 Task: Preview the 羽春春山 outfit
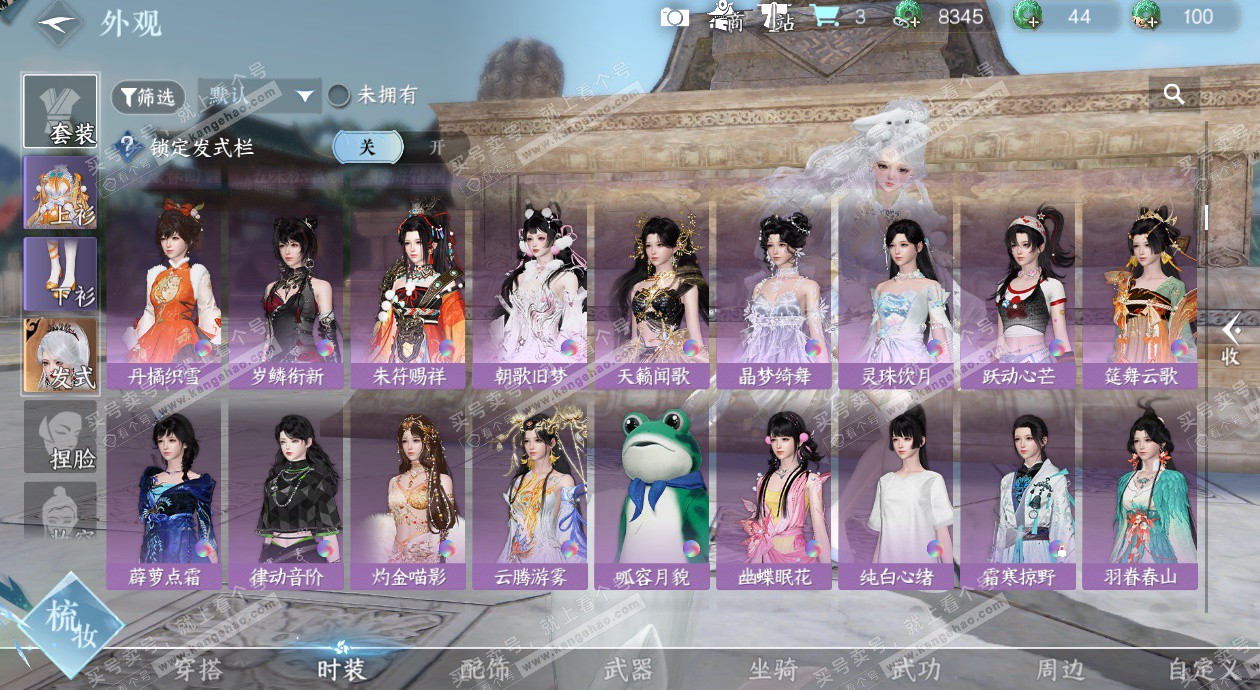tap(1141, 495)
